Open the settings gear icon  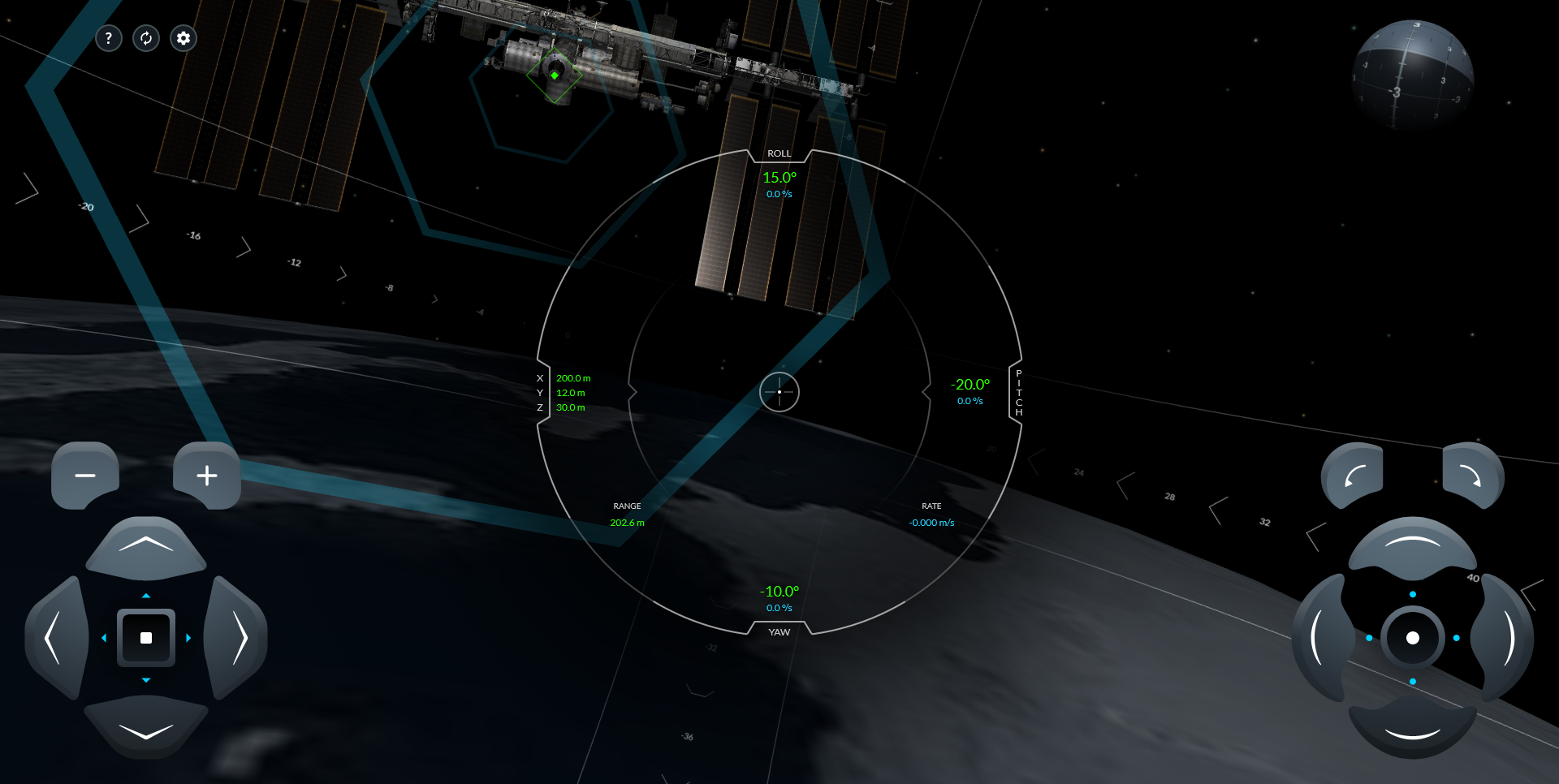[x=183, y=38]
